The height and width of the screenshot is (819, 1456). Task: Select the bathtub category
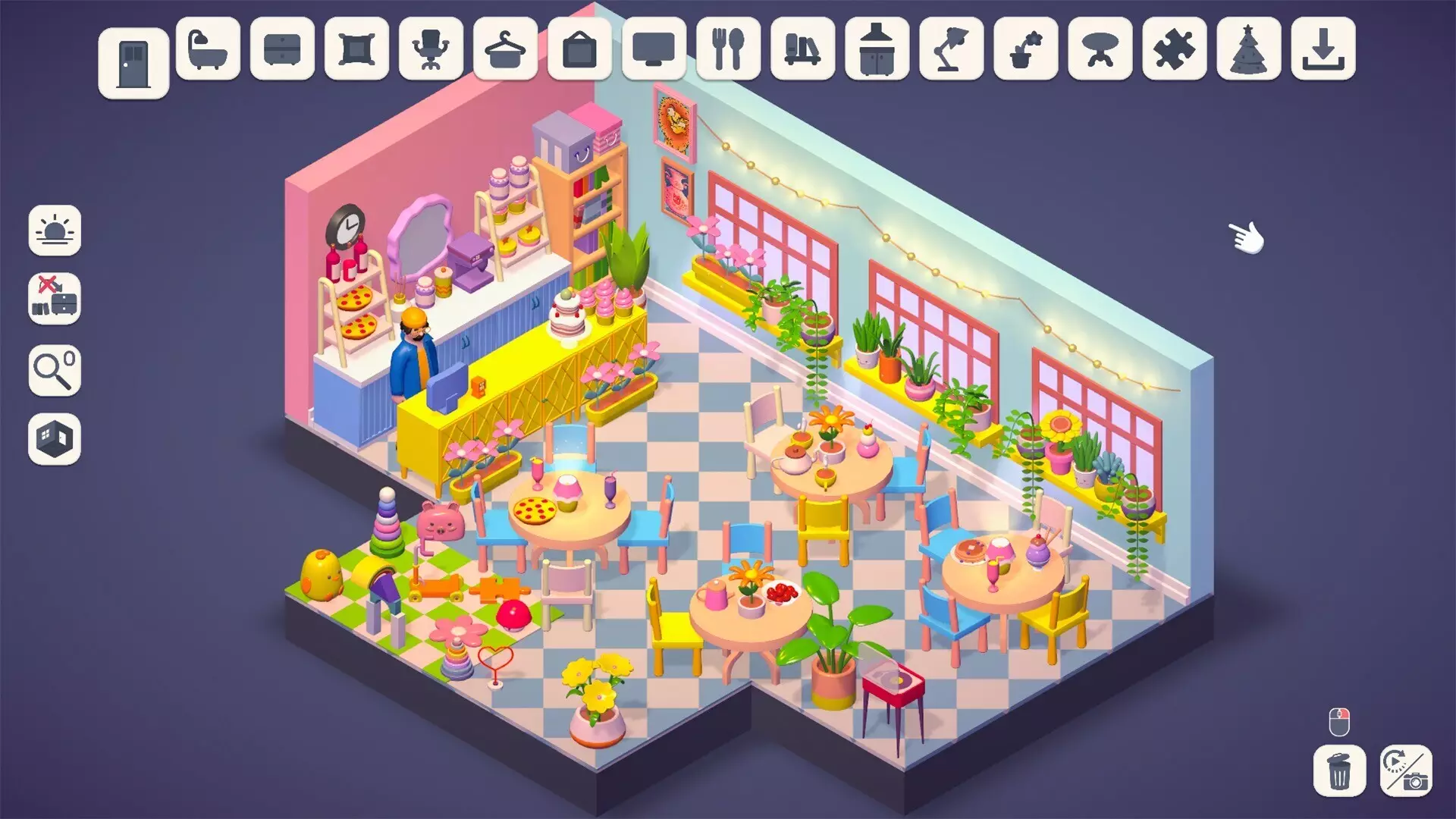207,52
